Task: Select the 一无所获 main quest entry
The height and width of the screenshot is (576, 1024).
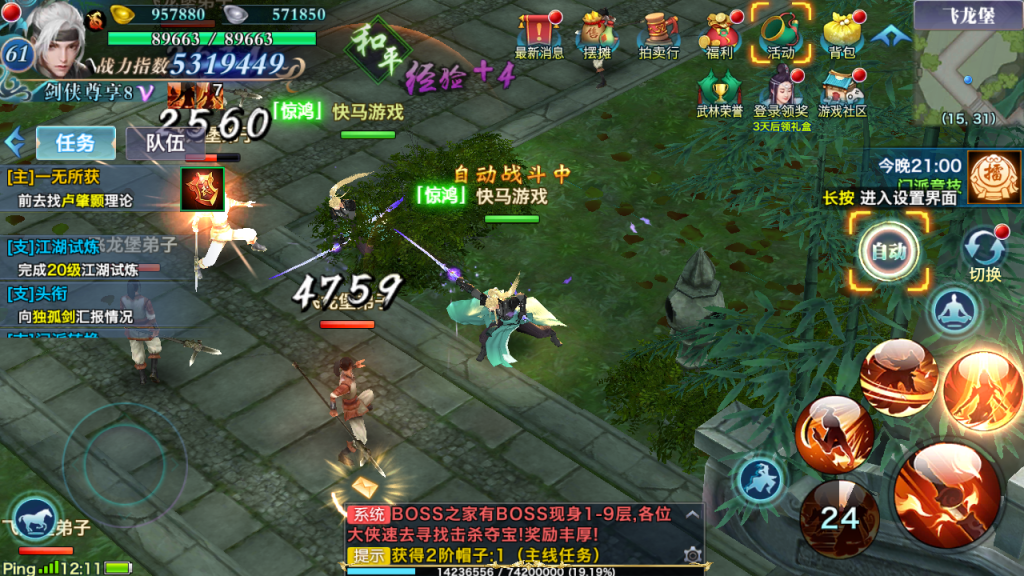Action: tap(90, 188)
